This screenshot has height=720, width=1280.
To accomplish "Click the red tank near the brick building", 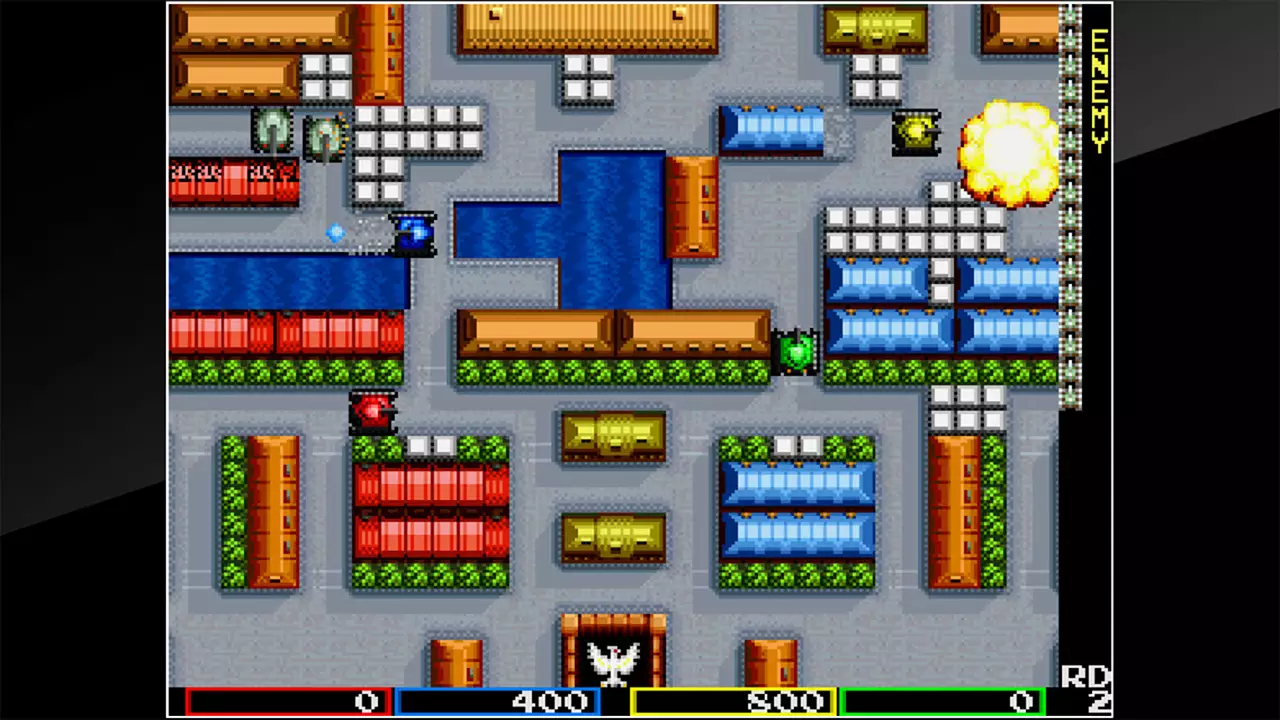I will click(374, 410).
